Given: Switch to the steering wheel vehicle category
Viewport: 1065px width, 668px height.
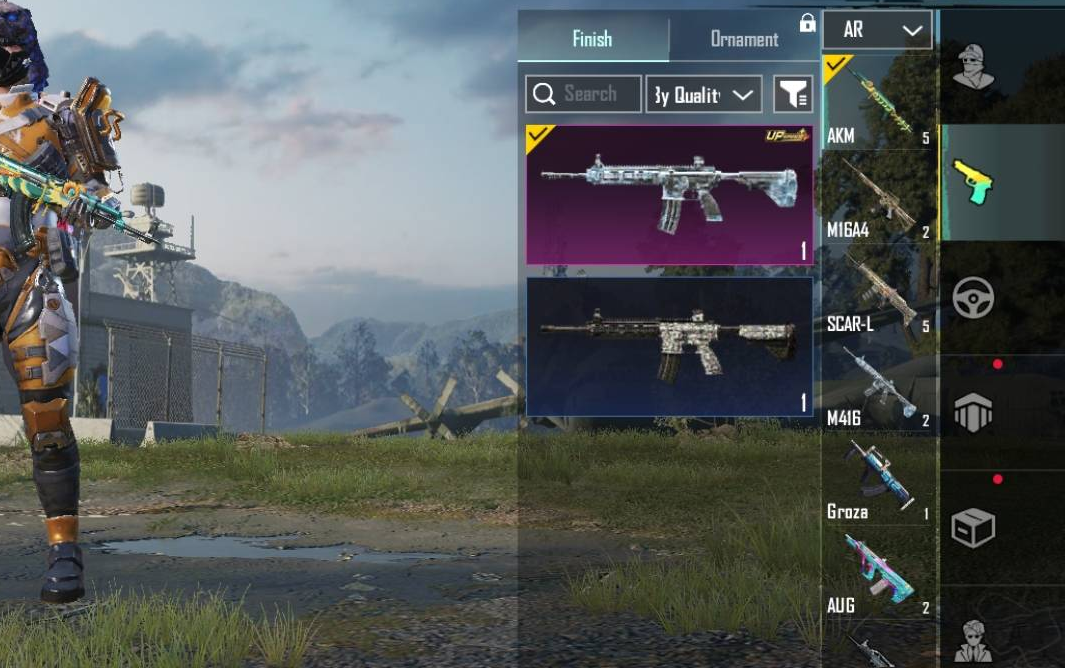Looking at the screenshot, I should (x=973, y=297).
